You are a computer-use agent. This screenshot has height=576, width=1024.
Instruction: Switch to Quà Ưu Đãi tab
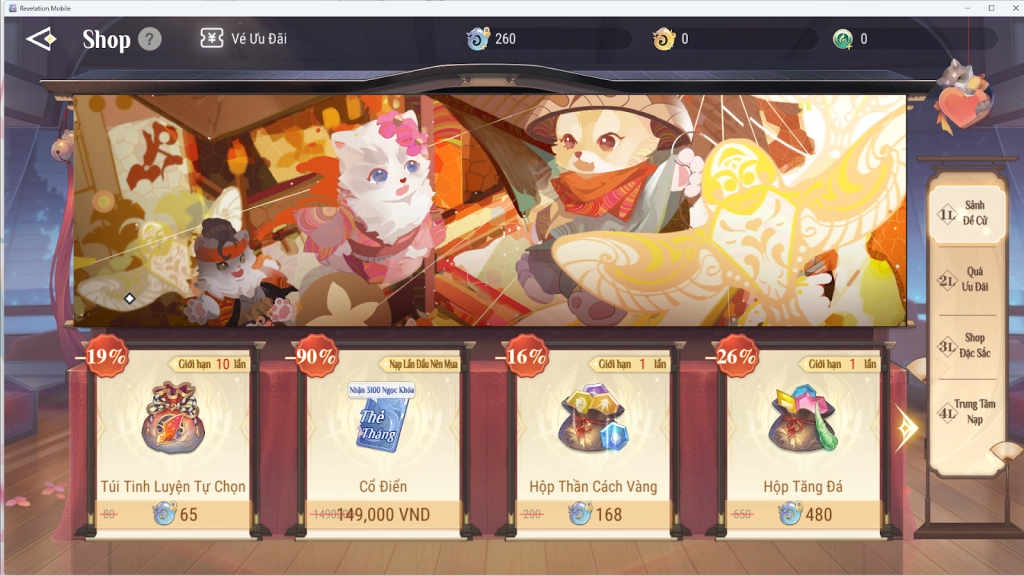(x=964, y=279)
